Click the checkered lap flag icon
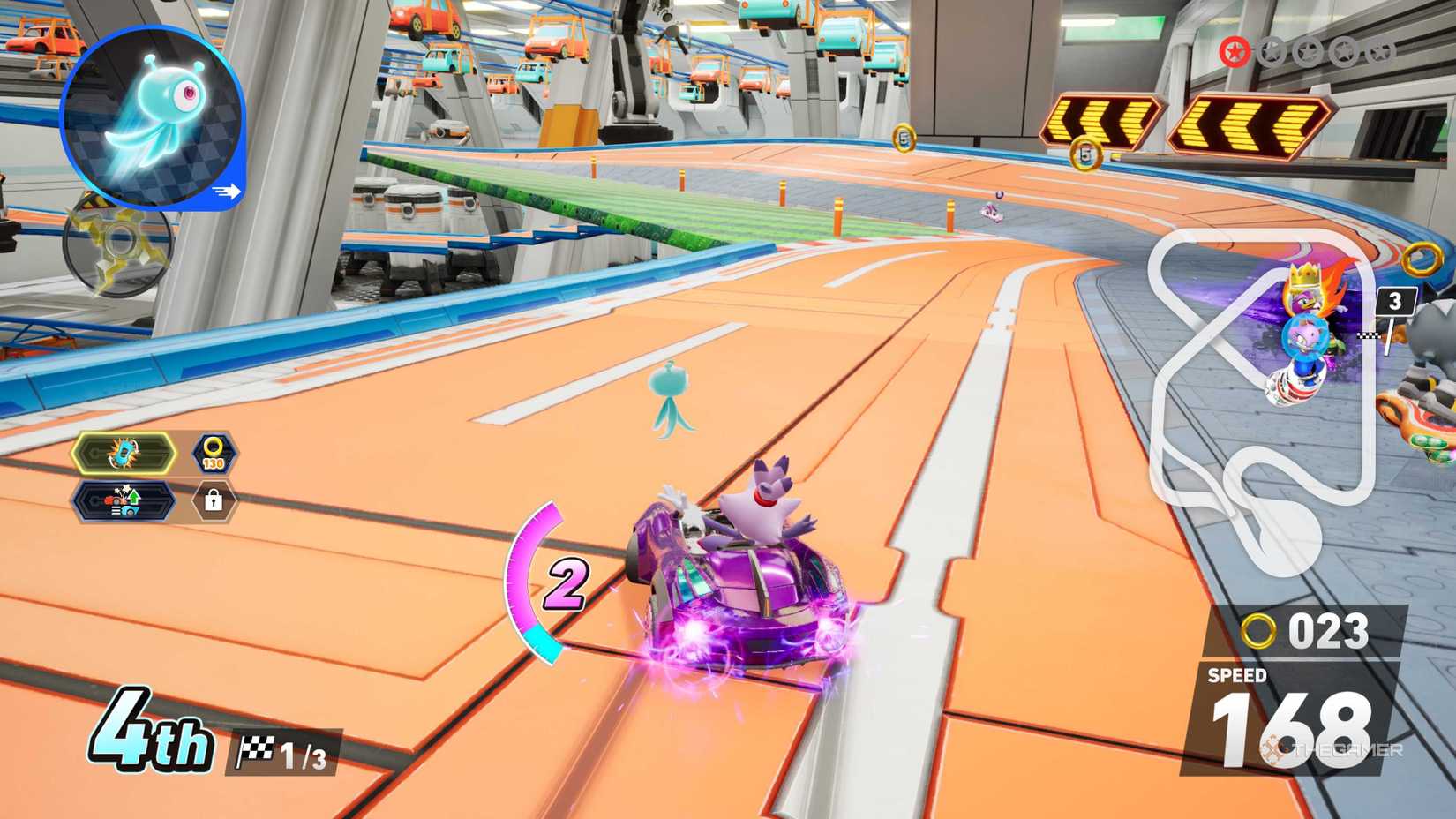1456x819 pixels. [259, 749]
